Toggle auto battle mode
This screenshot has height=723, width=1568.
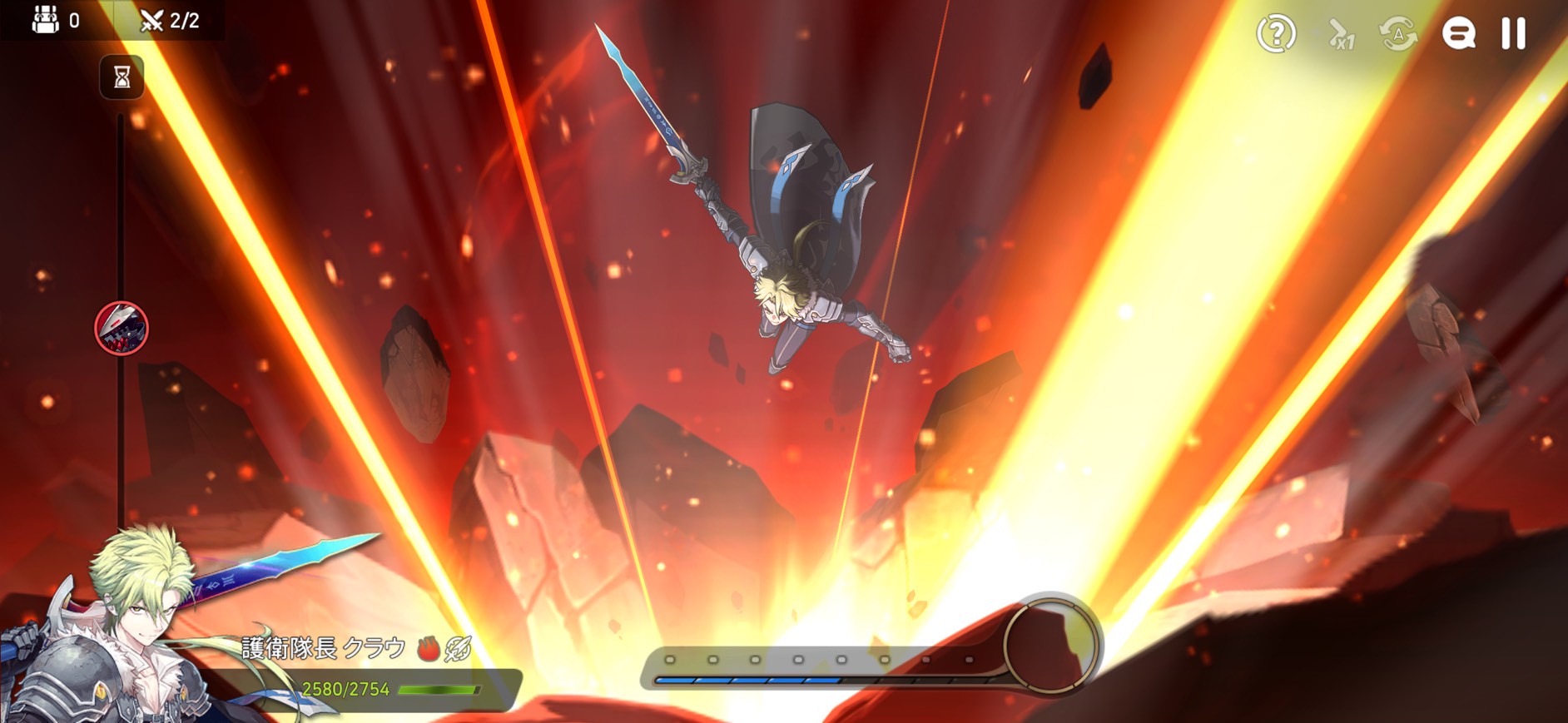coord(1398,34)
